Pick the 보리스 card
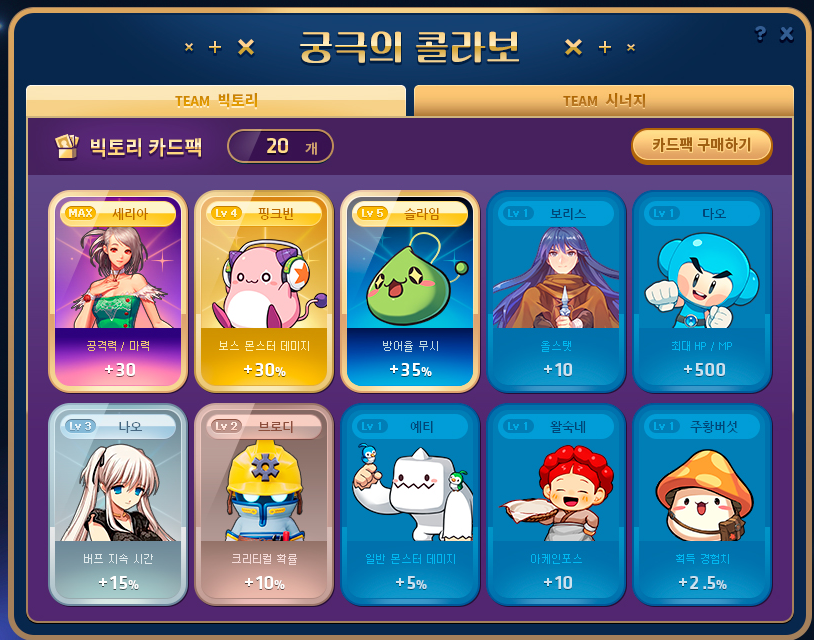The height and width of the screenshot is (640, 814). [x=556, y=290]
